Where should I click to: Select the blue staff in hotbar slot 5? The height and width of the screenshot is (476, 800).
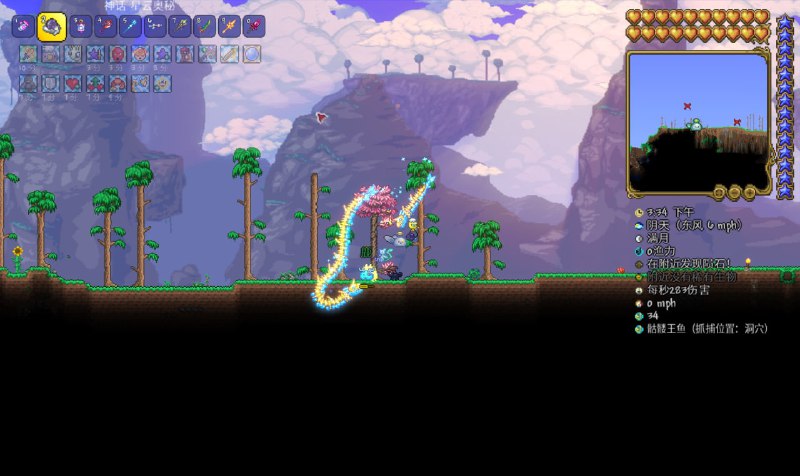[130, 27]
